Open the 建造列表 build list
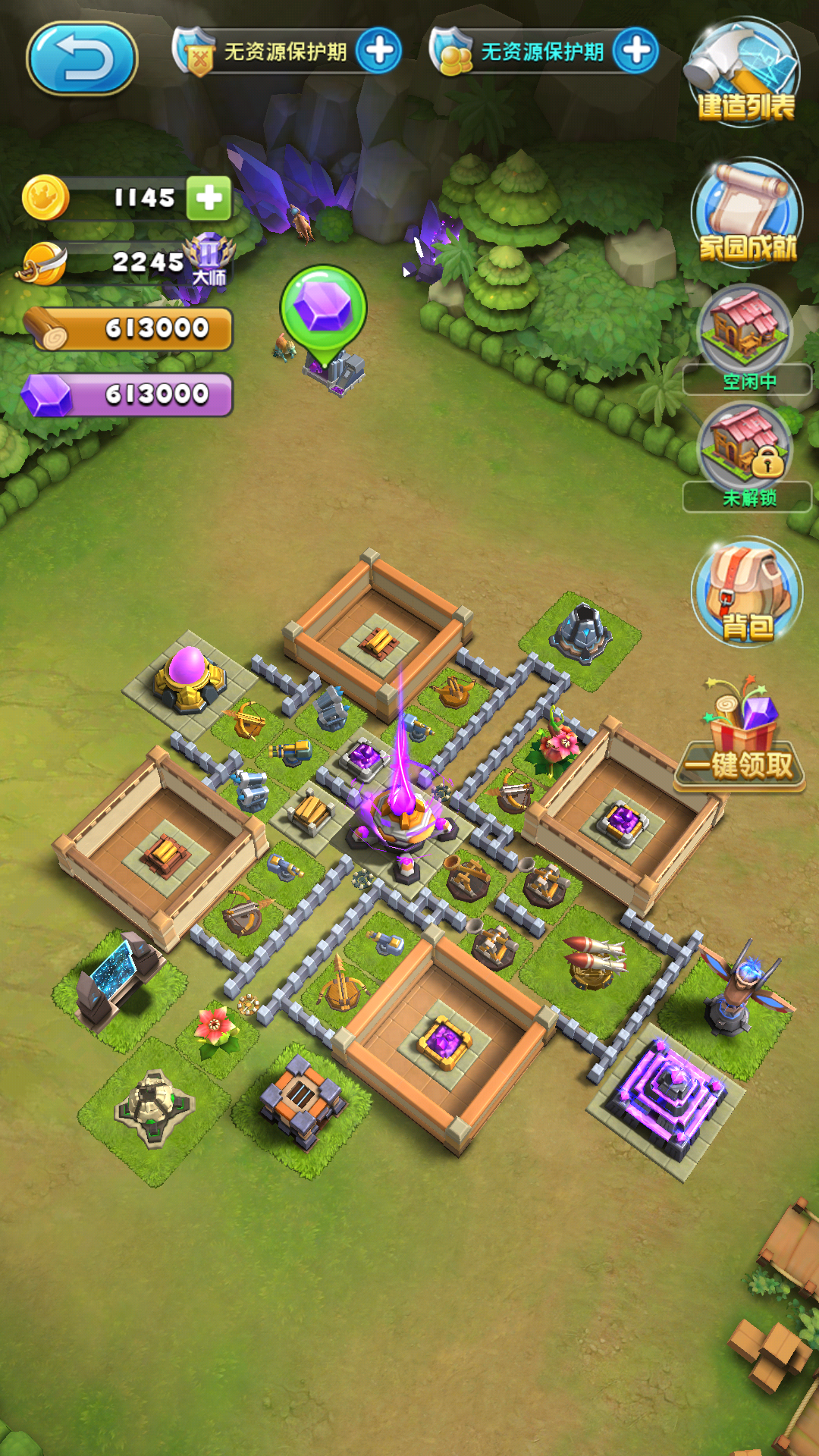The image size is (819, 1456). coord(744,73)
